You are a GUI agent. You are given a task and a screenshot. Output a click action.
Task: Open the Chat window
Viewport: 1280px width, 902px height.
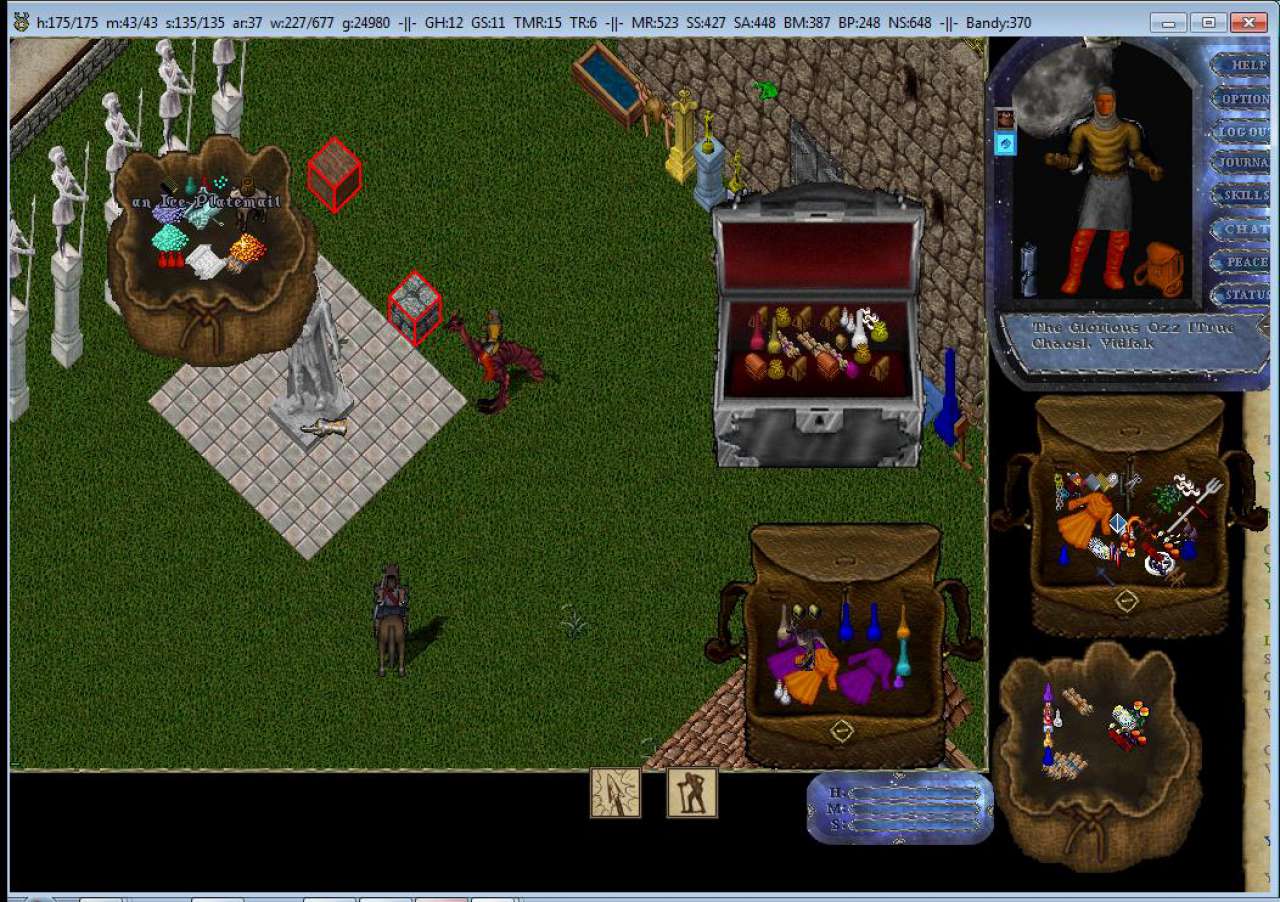1246,228
